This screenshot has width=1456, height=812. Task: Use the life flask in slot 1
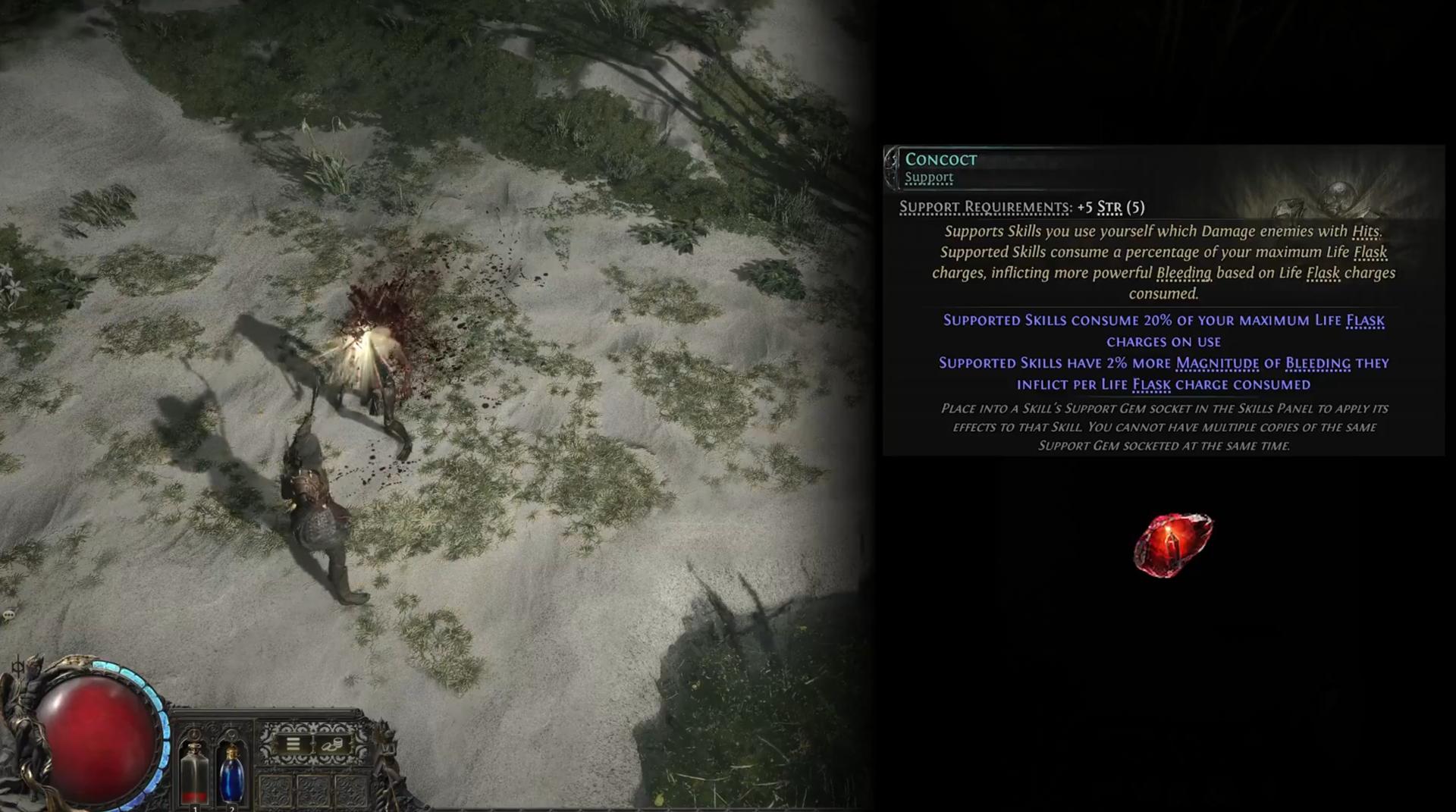tap(195, 772)
